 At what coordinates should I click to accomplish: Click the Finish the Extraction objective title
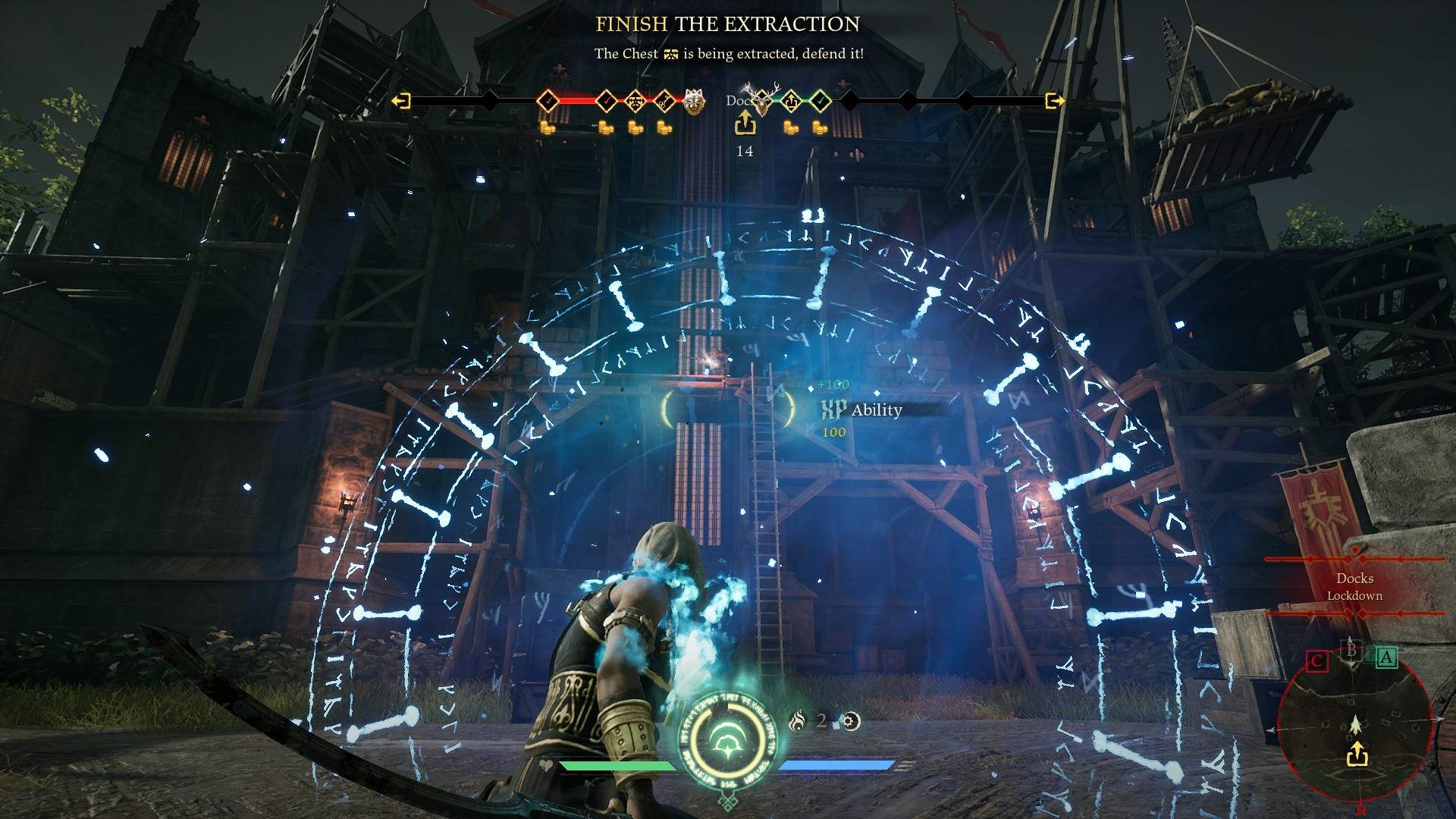[727, 24]
